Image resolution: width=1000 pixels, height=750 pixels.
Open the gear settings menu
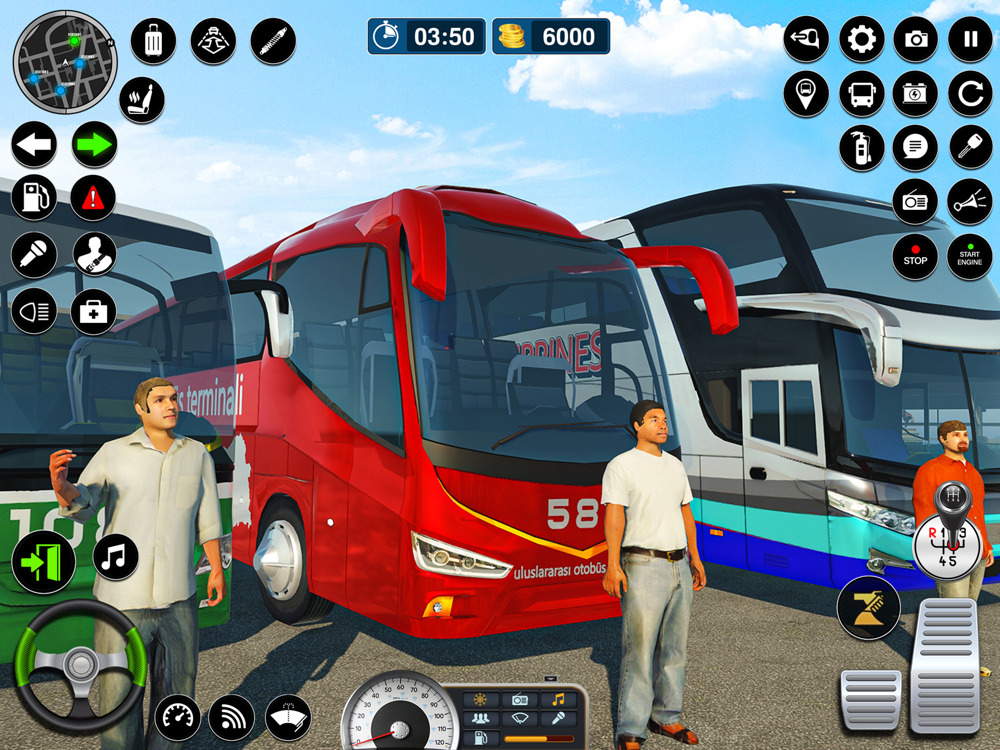(x=861, y=40)
